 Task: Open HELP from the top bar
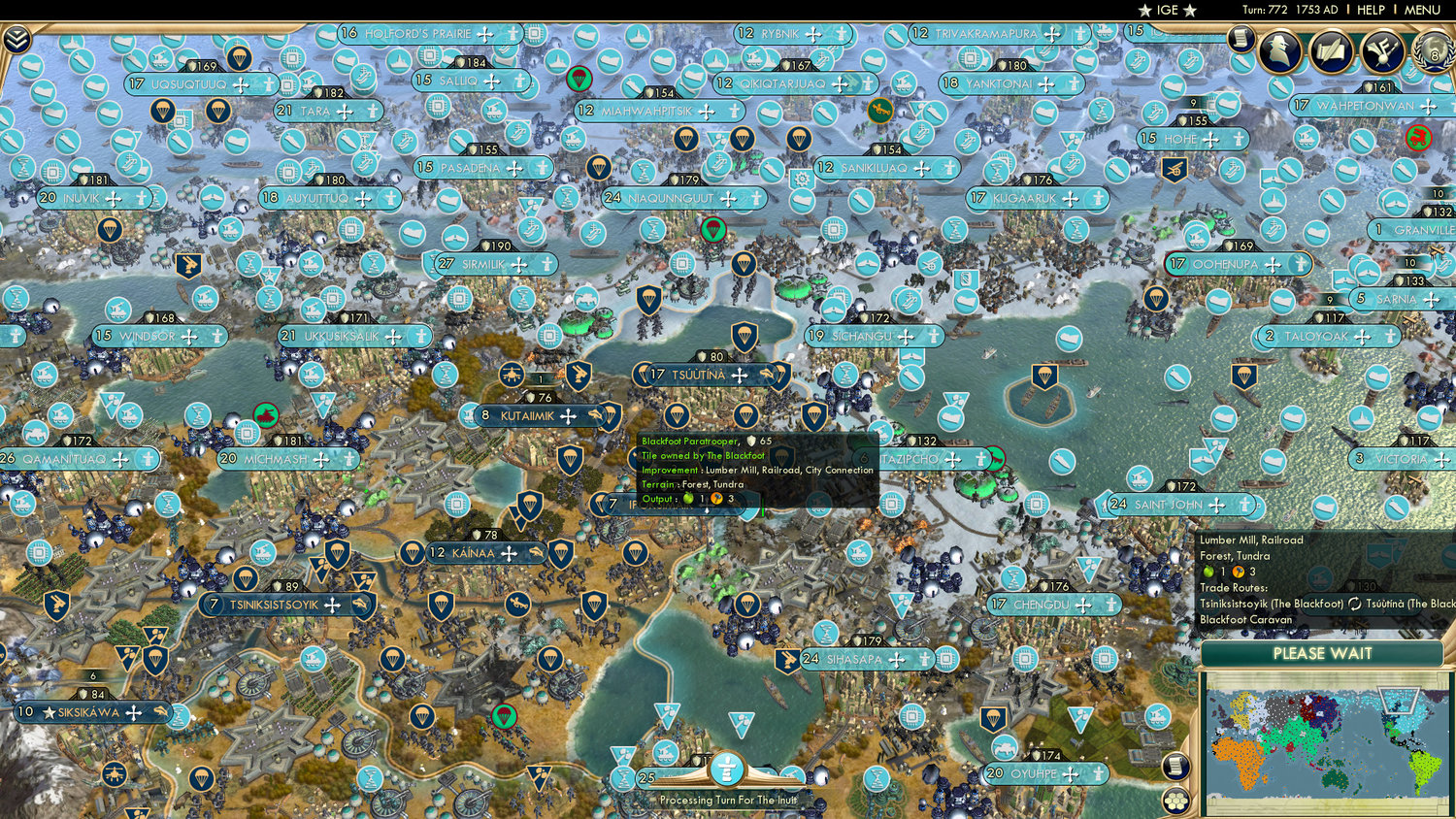coord(1373,11)
